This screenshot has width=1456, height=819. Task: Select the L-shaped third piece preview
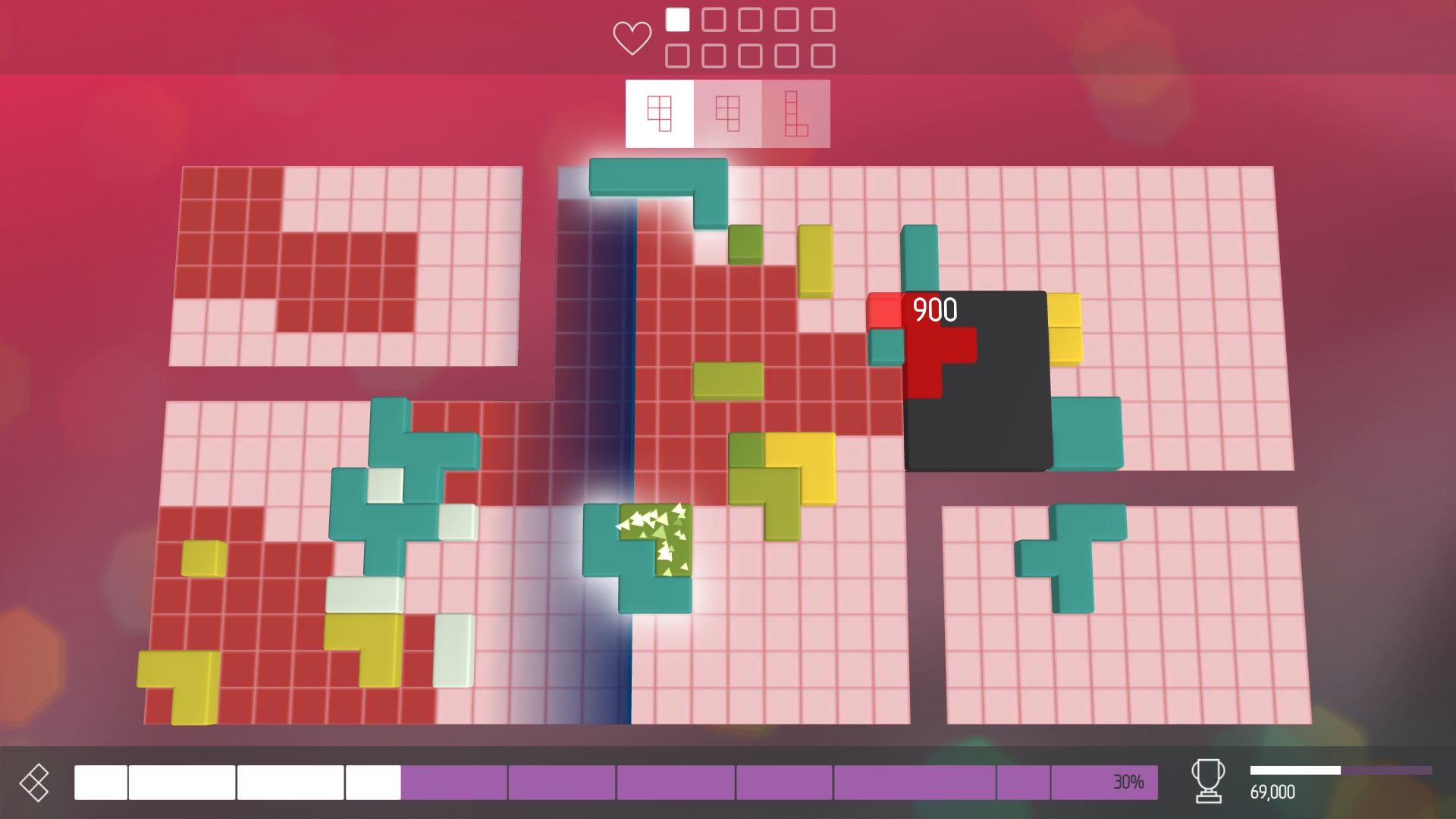click(x=795, y=114)
